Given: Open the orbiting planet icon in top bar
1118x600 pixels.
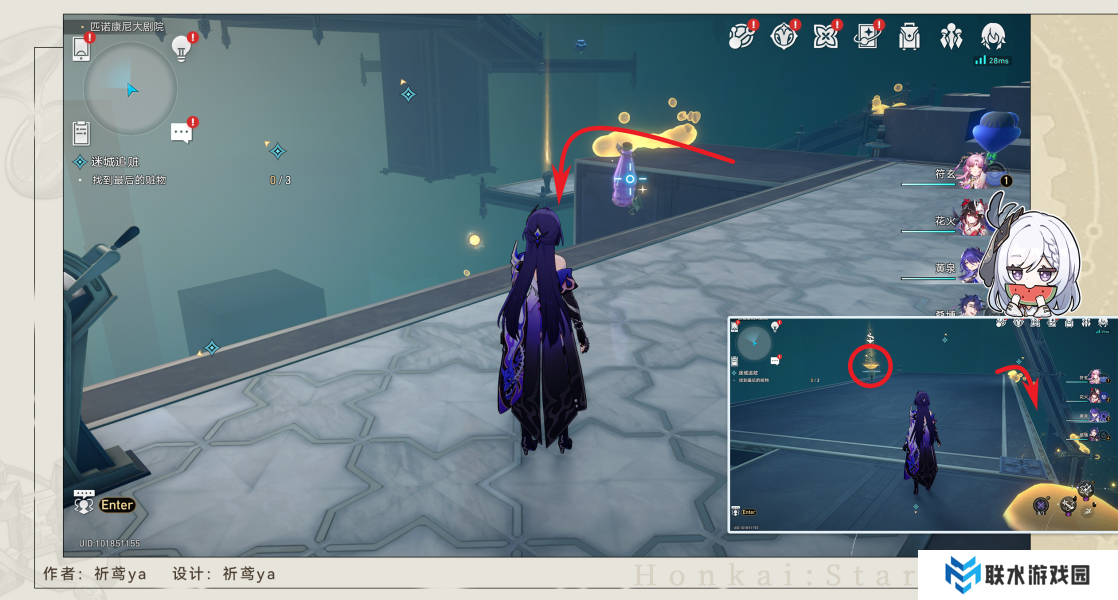Looking at the screenshot, I should tap(740, 37).
